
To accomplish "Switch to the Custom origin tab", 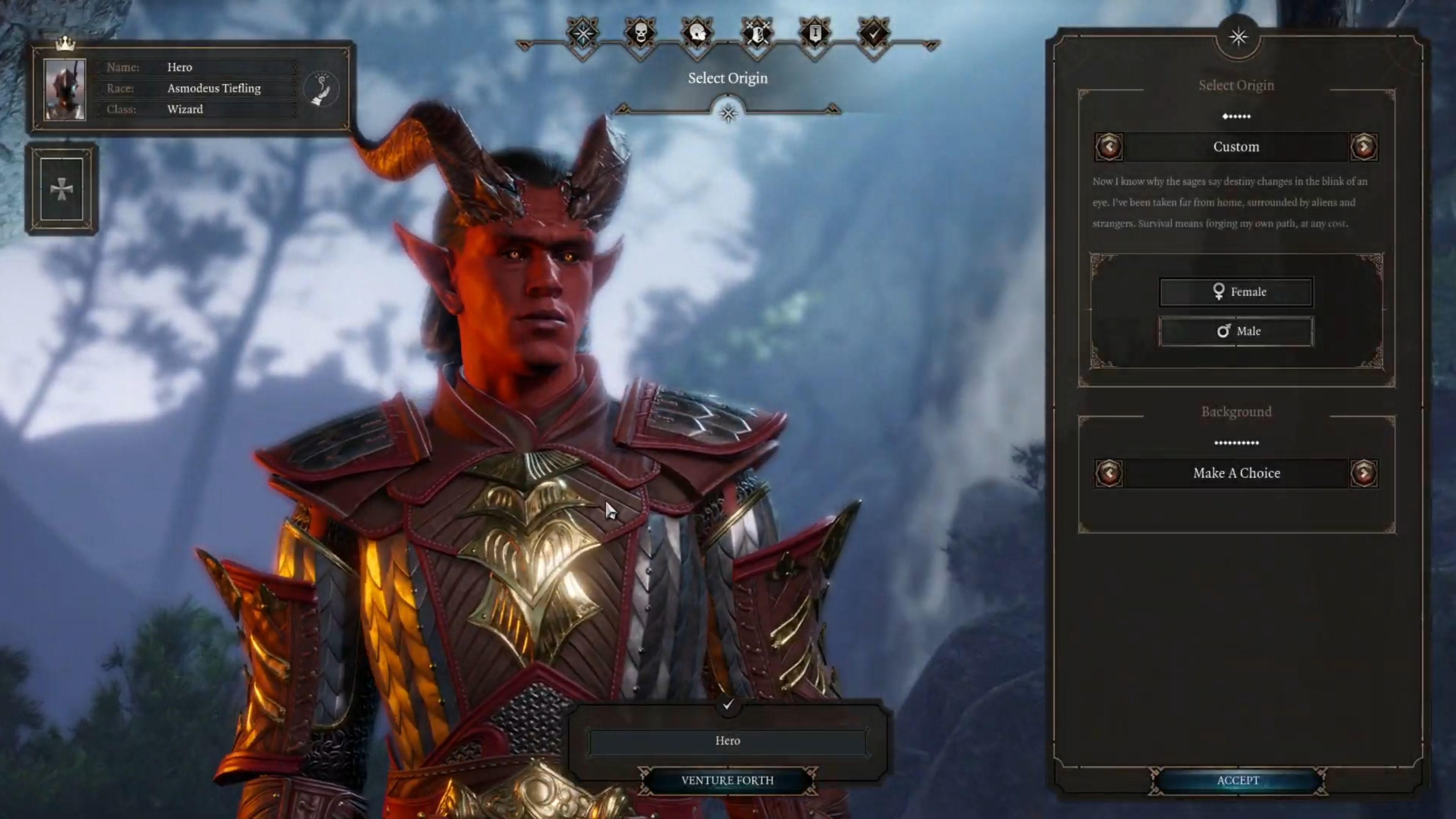I will [1236, 146].
